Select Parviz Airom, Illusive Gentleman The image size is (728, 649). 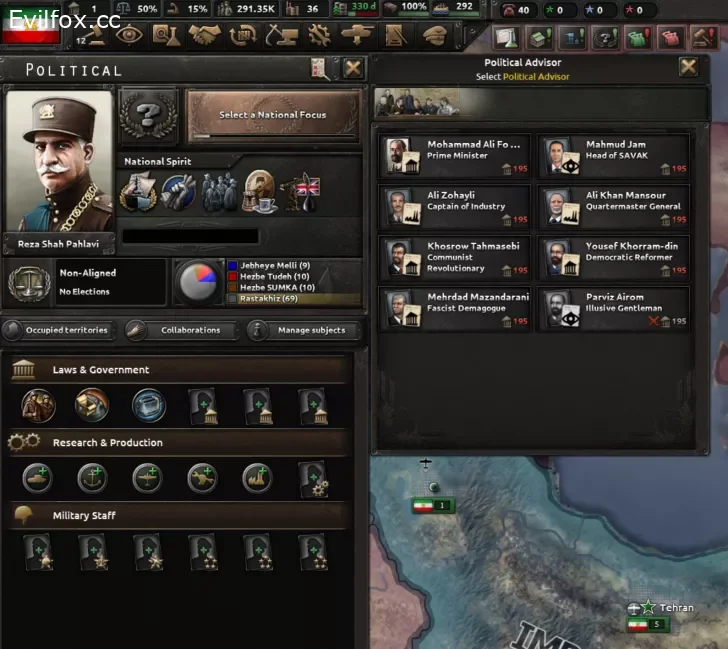point(613,309)
